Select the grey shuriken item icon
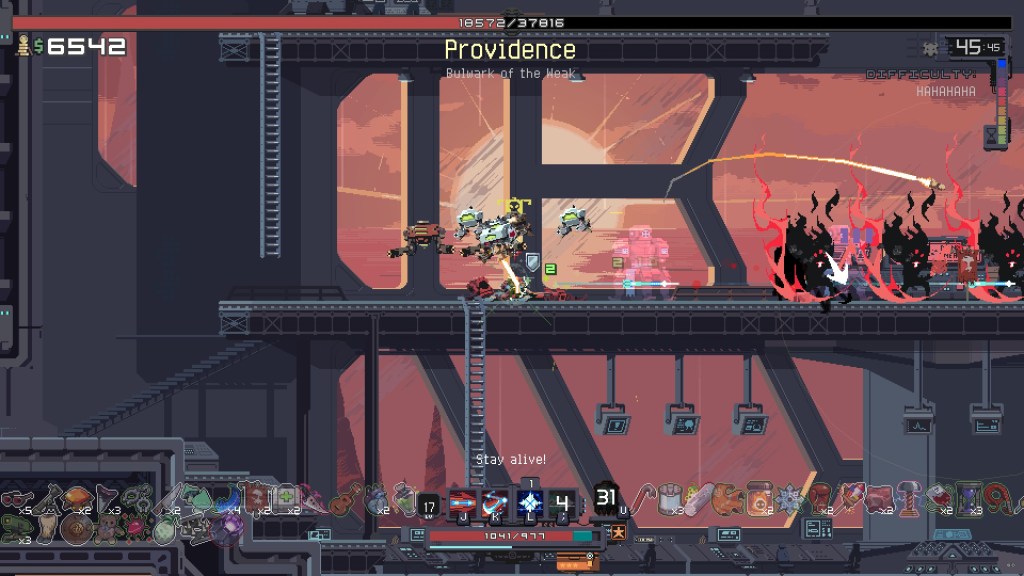Viewport: 1024px width, 576px height. [x=789, y=498]
